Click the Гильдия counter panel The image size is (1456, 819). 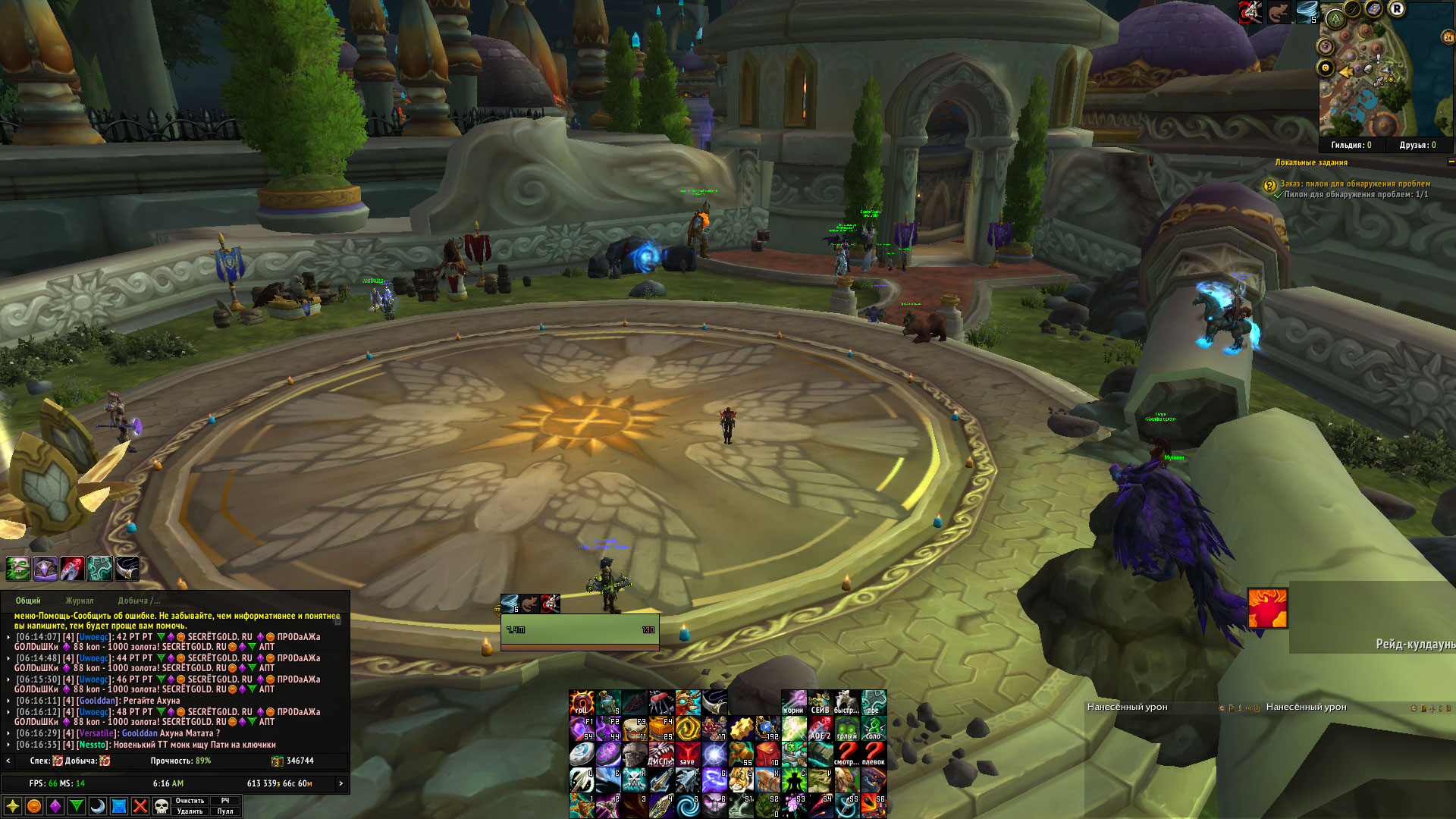[1351, 145]
